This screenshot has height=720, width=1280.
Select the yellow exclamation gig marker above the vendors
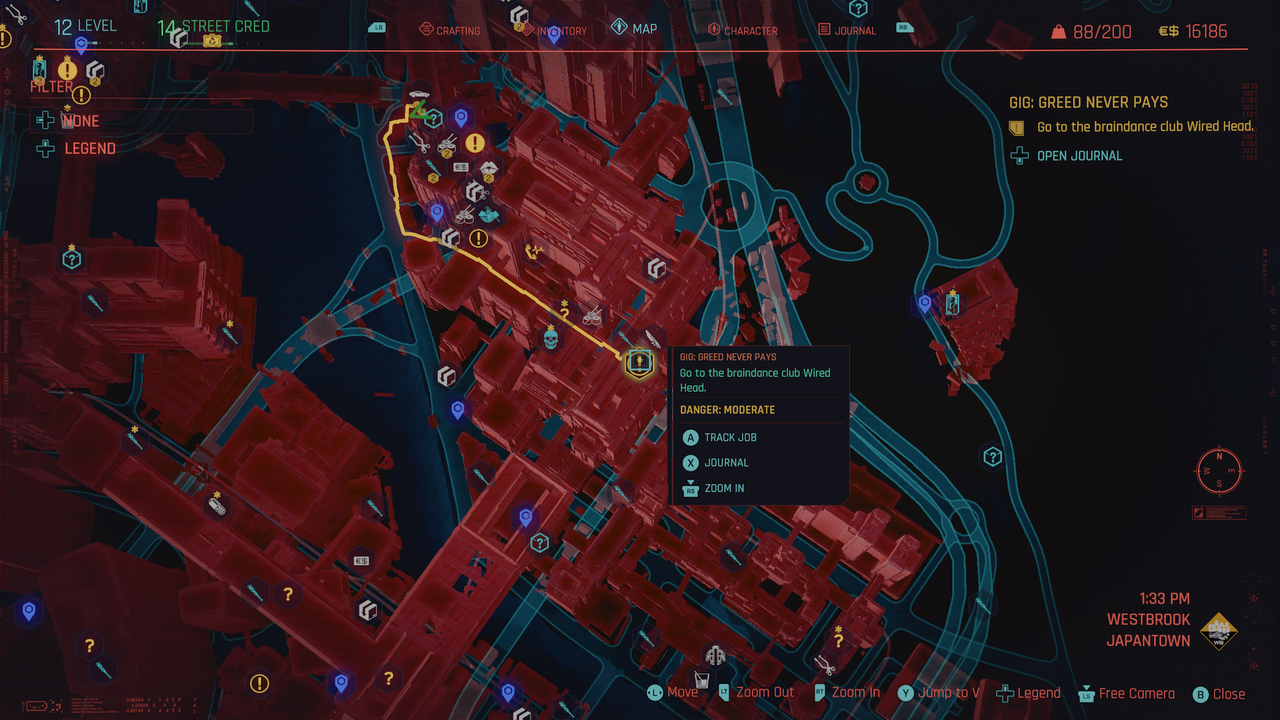[473, 141]
